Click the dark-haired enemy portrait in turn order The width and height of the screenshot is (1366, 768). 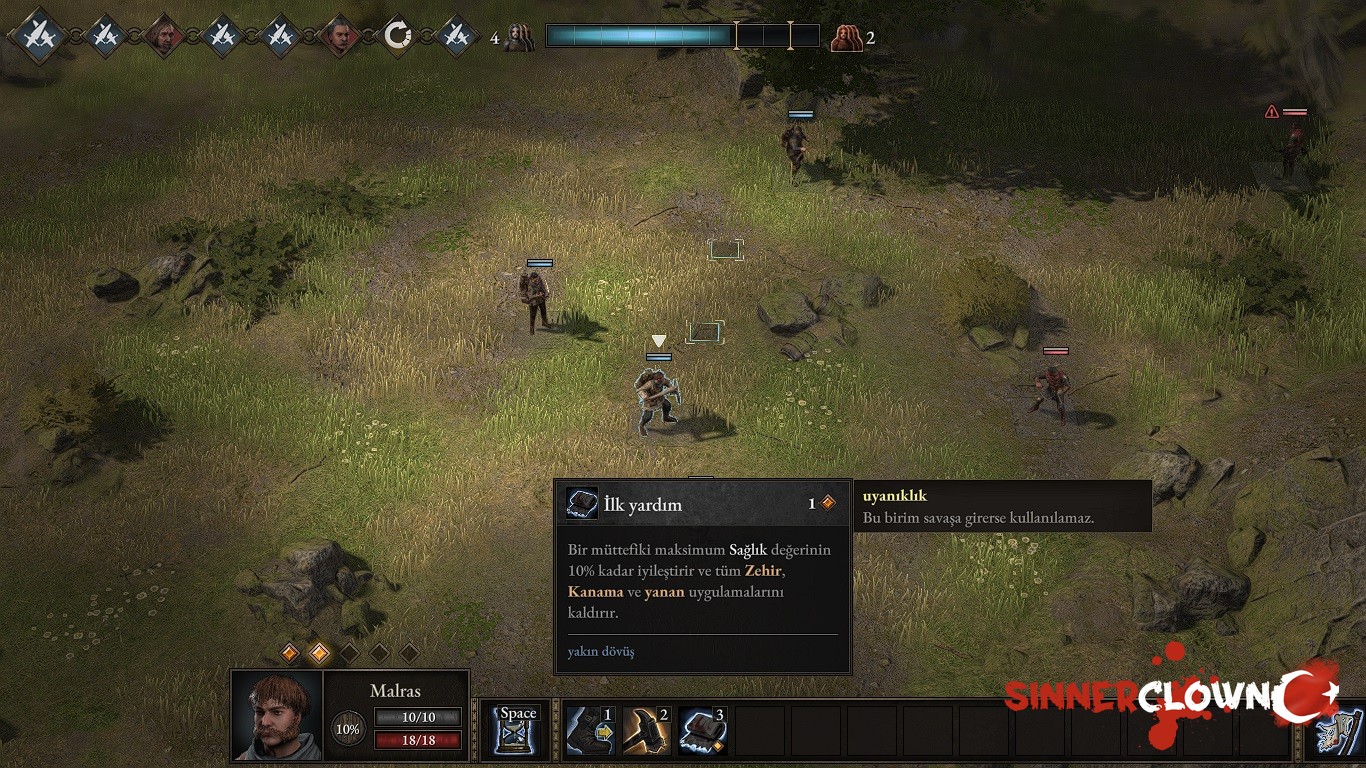click(x=340, y=36)
